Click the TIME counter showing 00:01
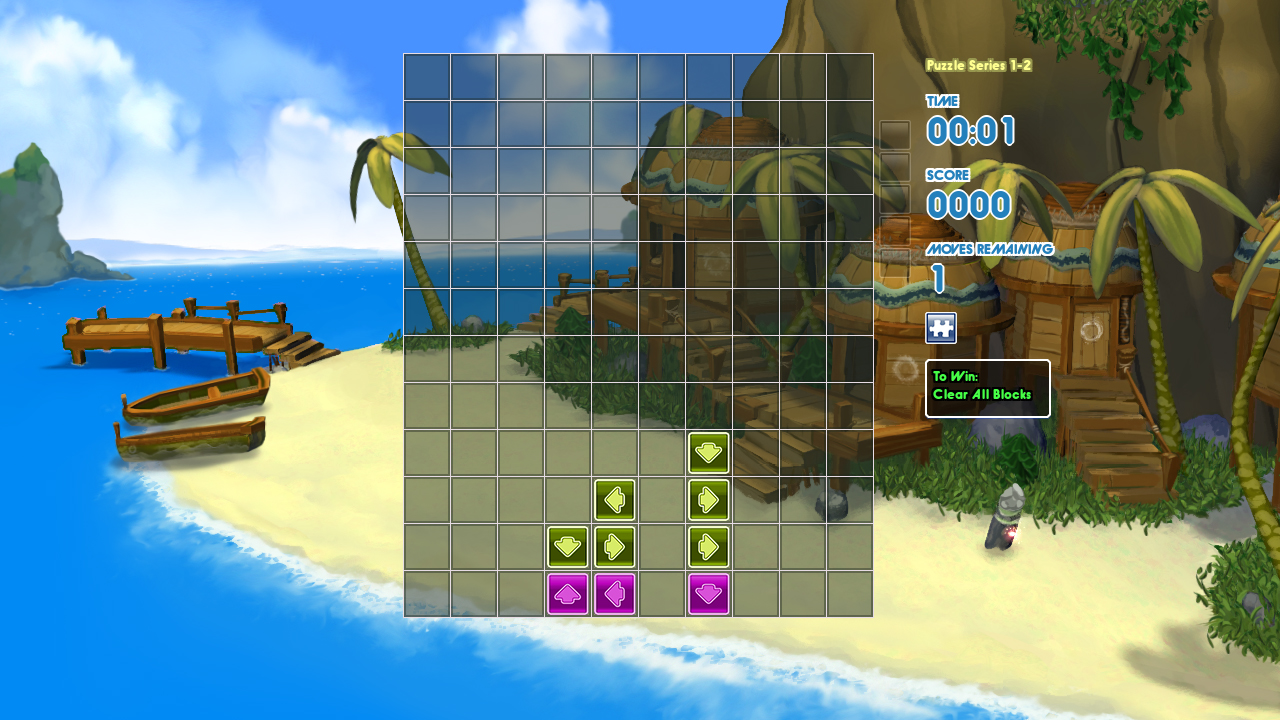The width and height of the screenshot is (1280, 720). [973, 131]
